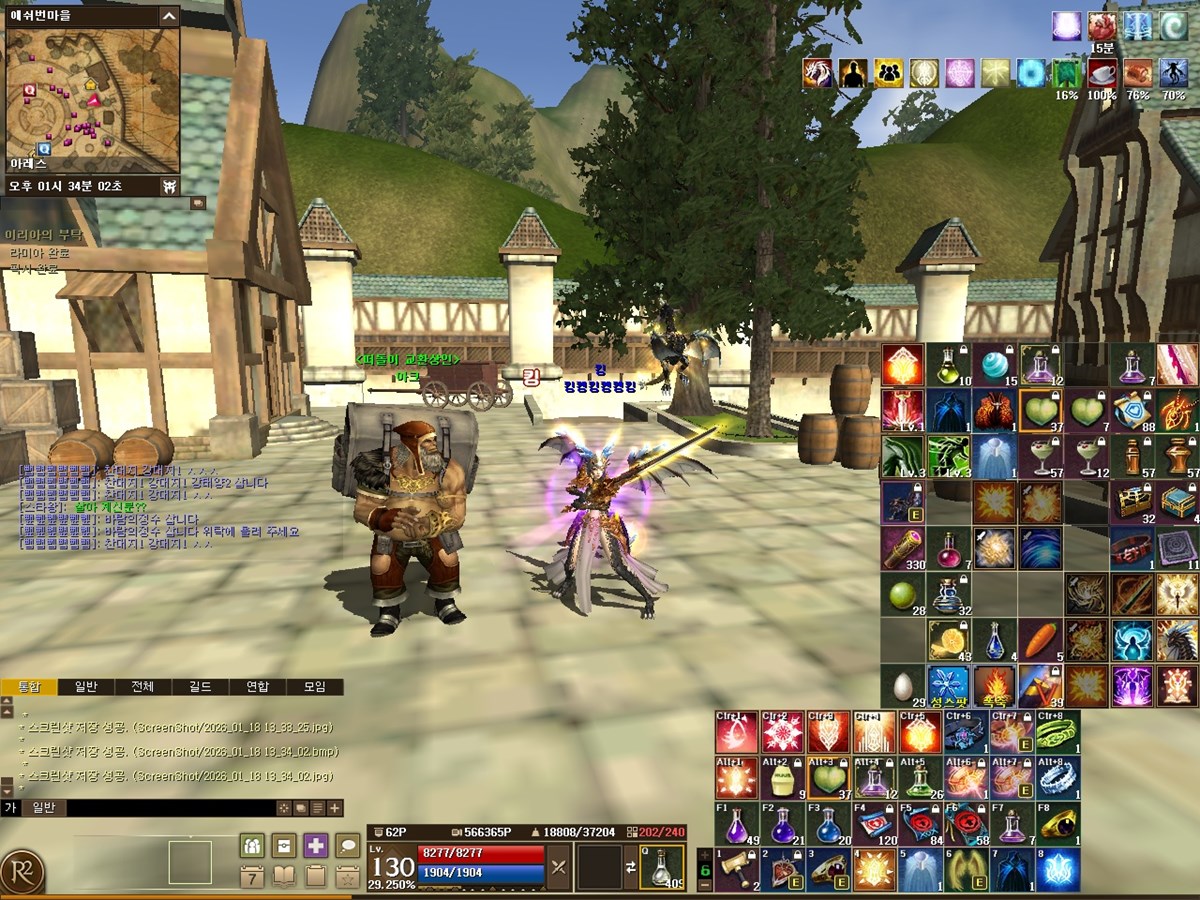Use the golden wings skill in slot 6
The width and height of the screenshot is (1200, 900).
(x=965, y=870)
